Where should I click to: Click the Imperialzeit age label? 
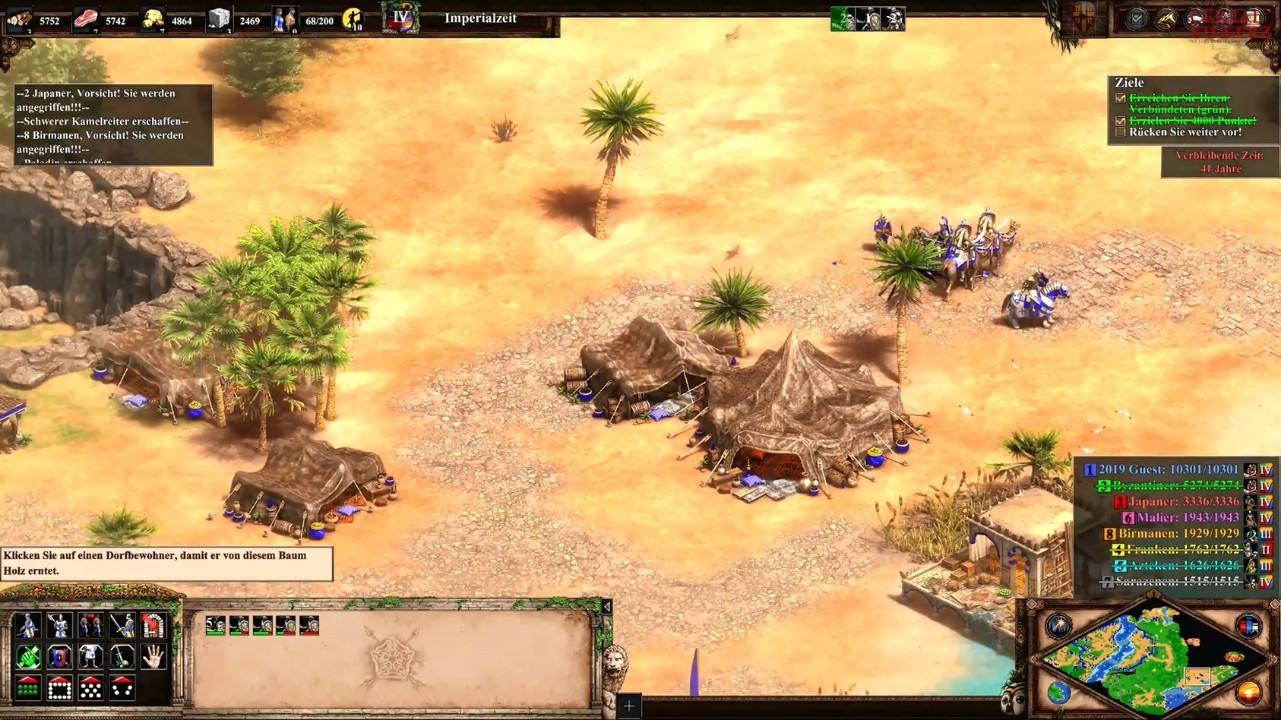click(483, 18)
